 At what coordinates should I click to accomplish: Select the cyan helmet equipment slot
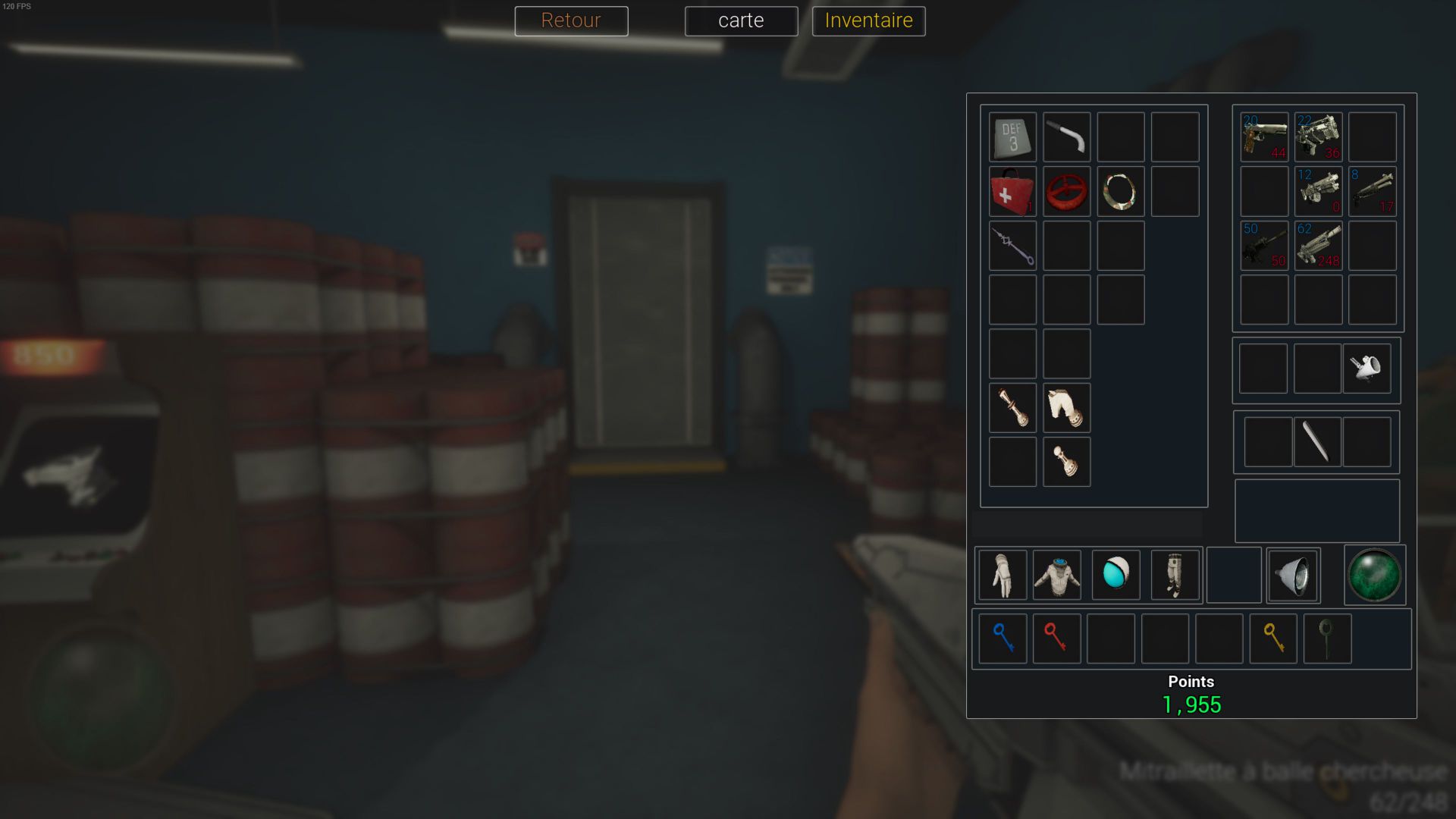1116,575
